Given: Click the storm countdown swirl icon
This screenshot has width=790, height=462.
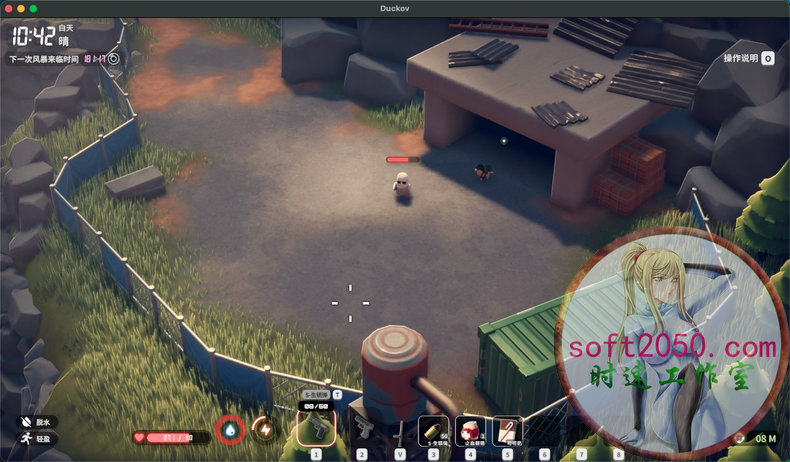Looking at the screenshot, I should point(113,59).
